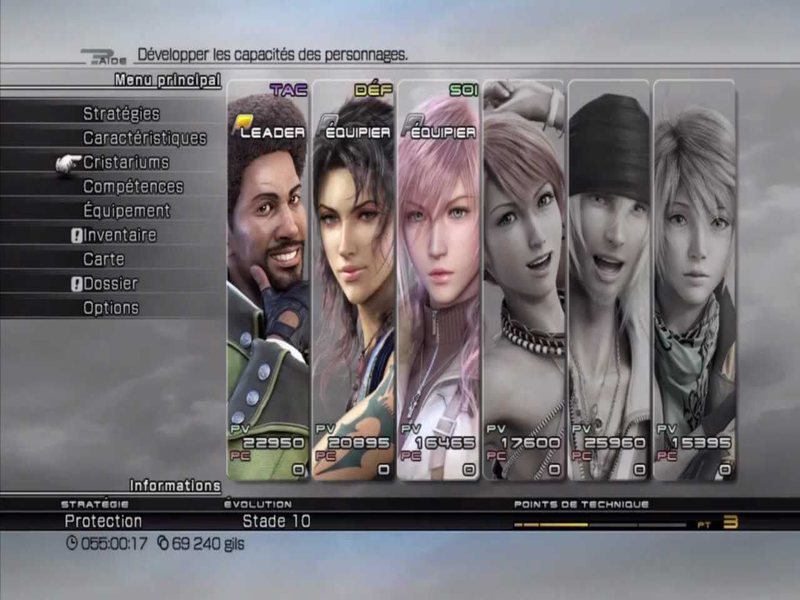Viewport: 800px width, 600px height.
Task: Pick the pink-haired SOI character card
Action: point(438,280)
